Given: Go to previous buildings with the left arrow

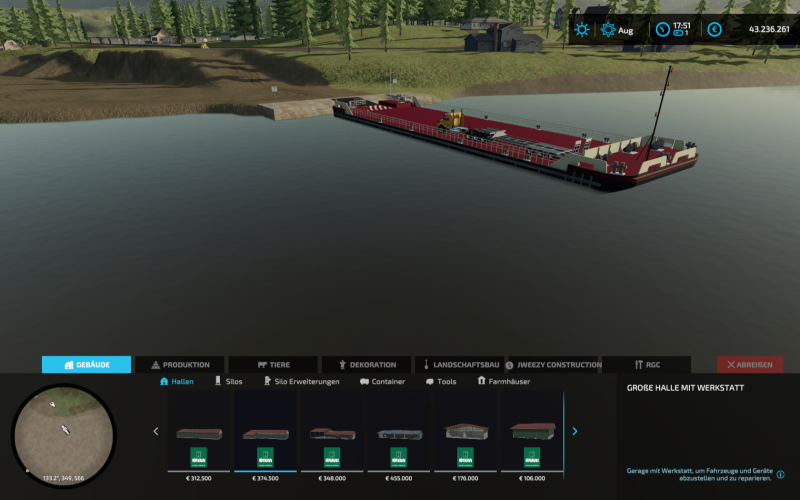Looking at the screenshot, I should [x=155, y=432].
